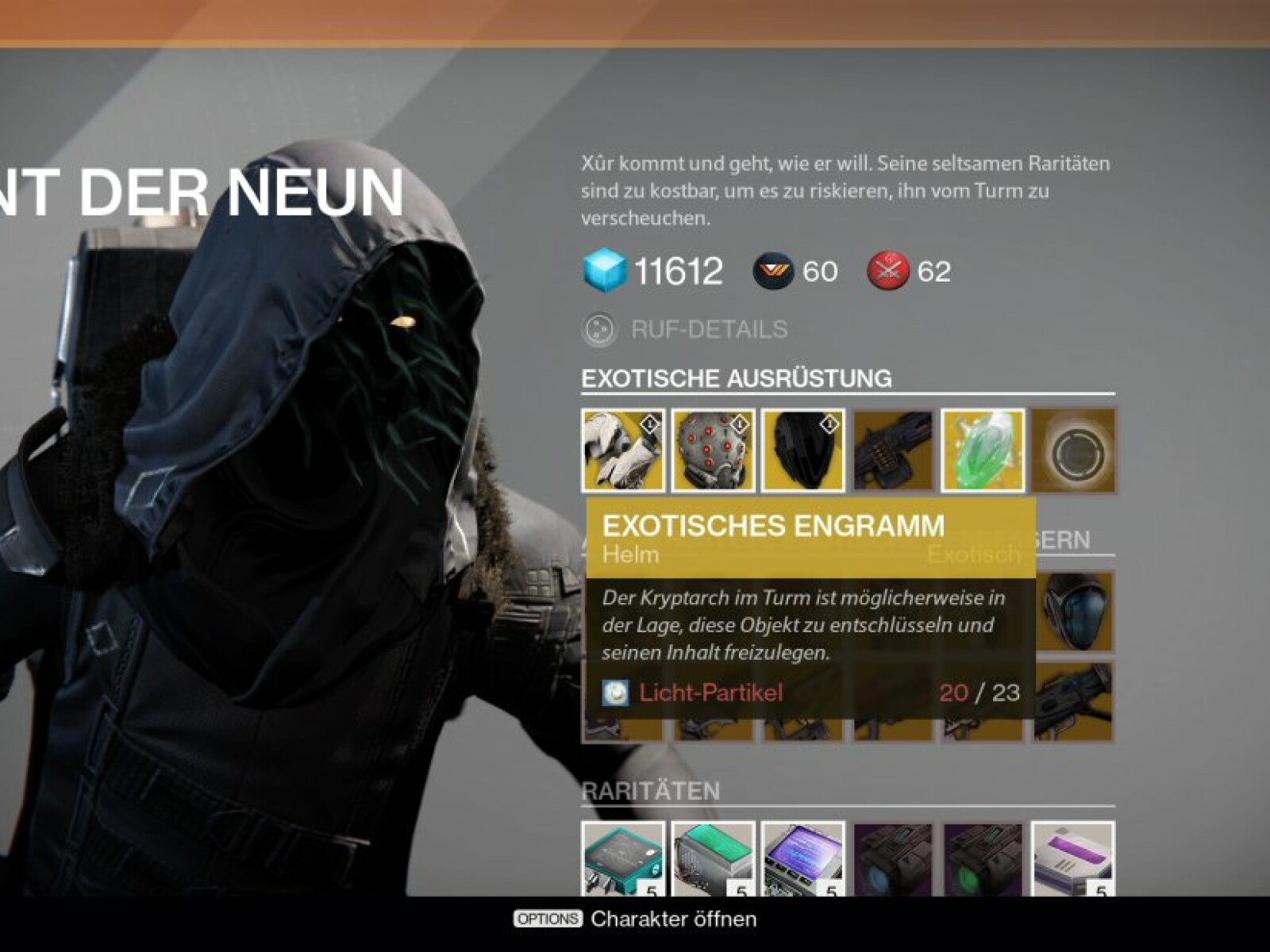Image resolution: width=1270 pixels, height=952 pixels.
Task: Select the white exotic gauntlets slot
Action: click(623, 450)
